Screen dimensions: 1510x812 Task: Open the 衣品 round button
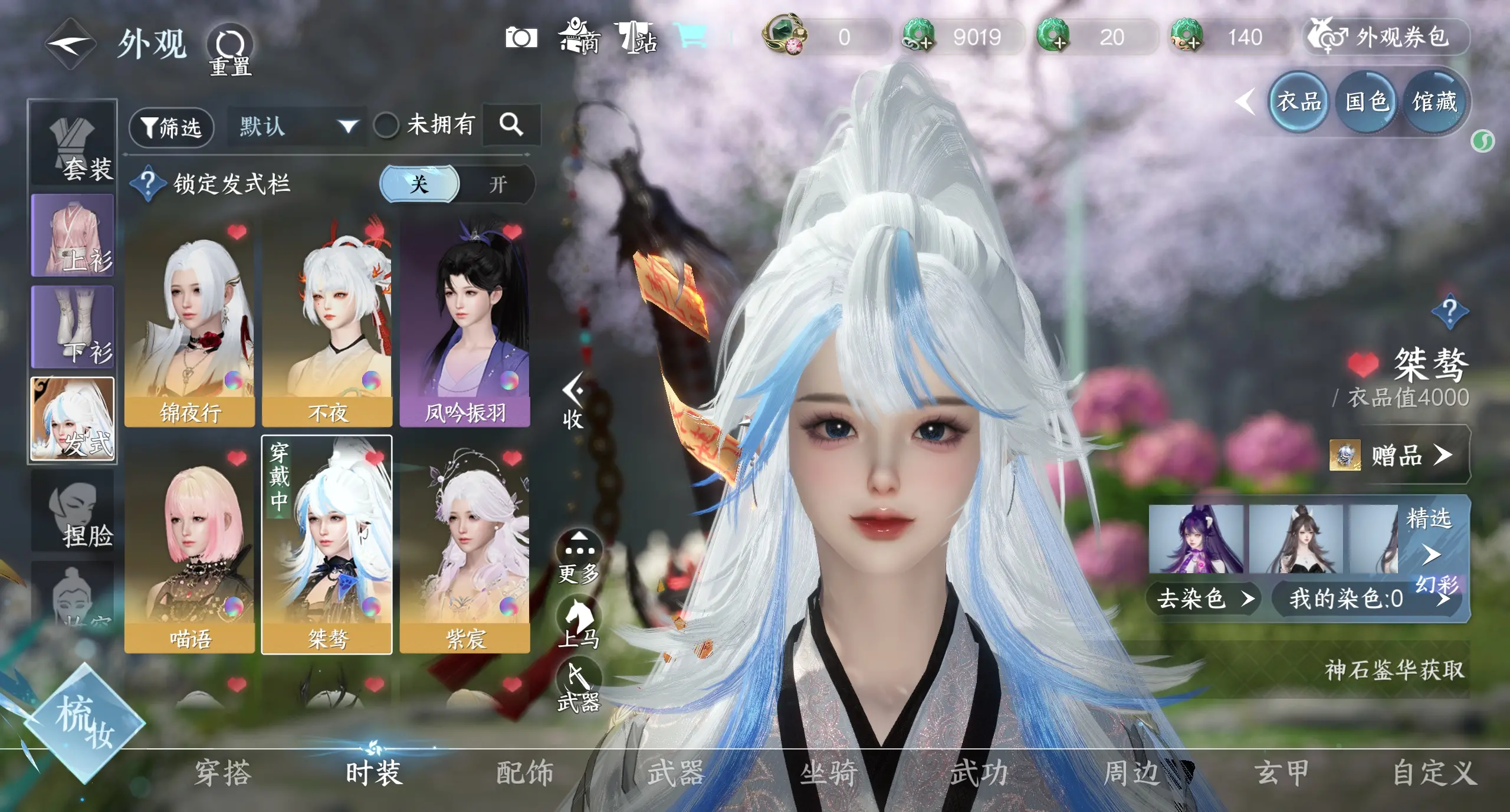click(x=1298, y=102)
